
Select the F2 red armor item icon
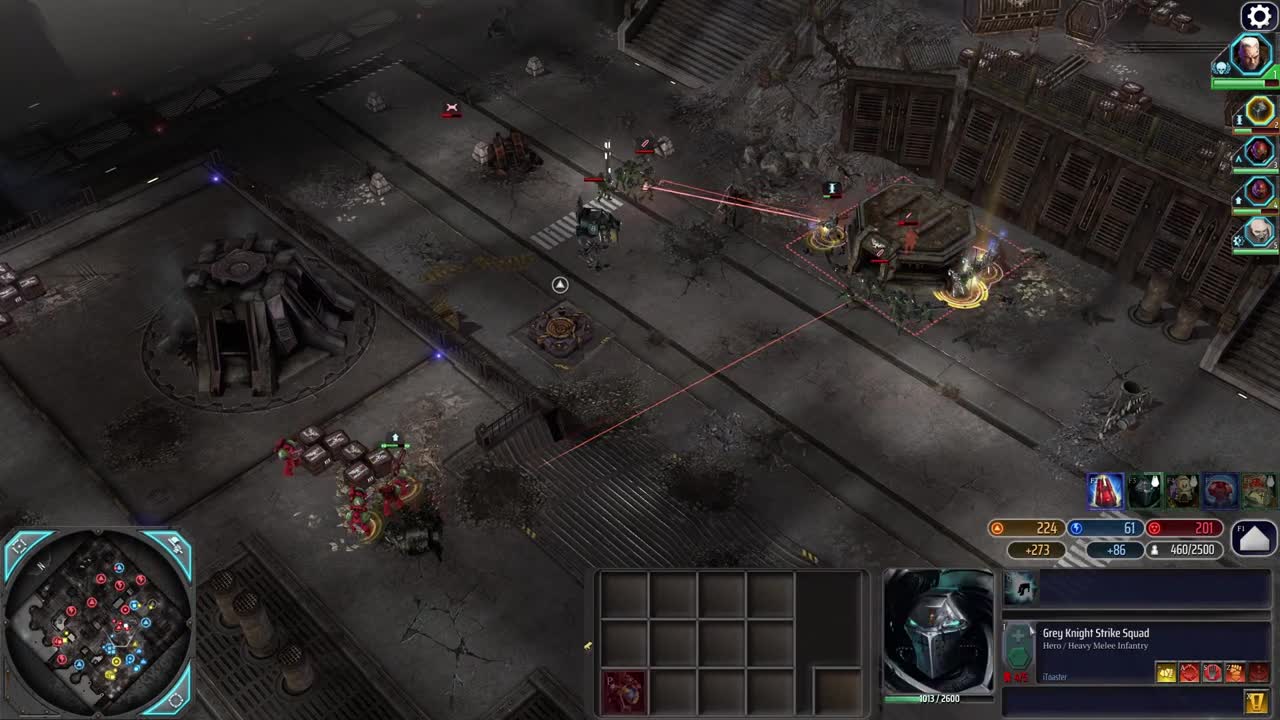[1105, 491]
